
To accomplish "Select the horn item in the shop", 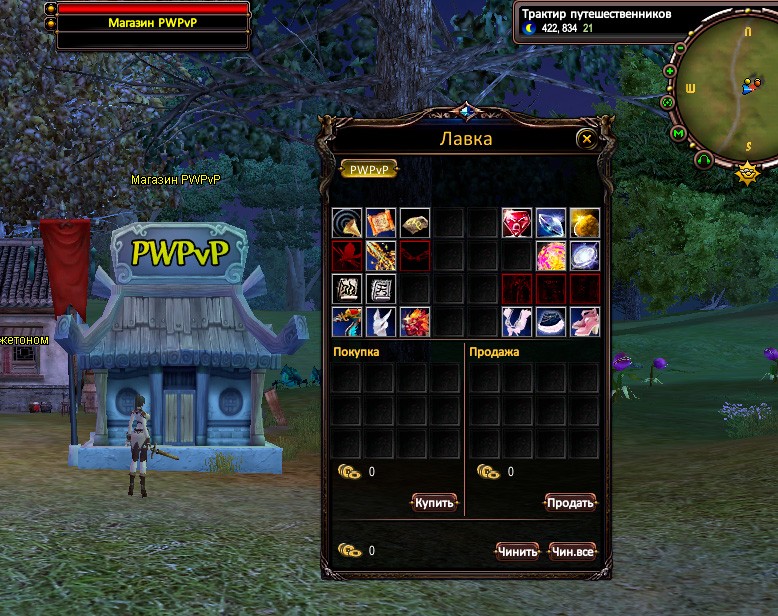I will pos(347,223).
